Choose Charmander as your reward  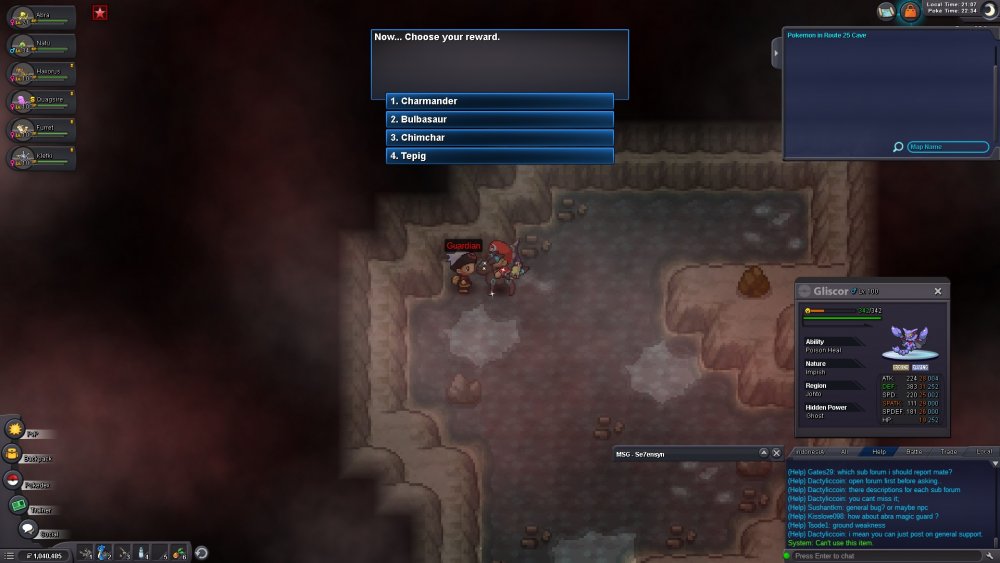[499, 101]
